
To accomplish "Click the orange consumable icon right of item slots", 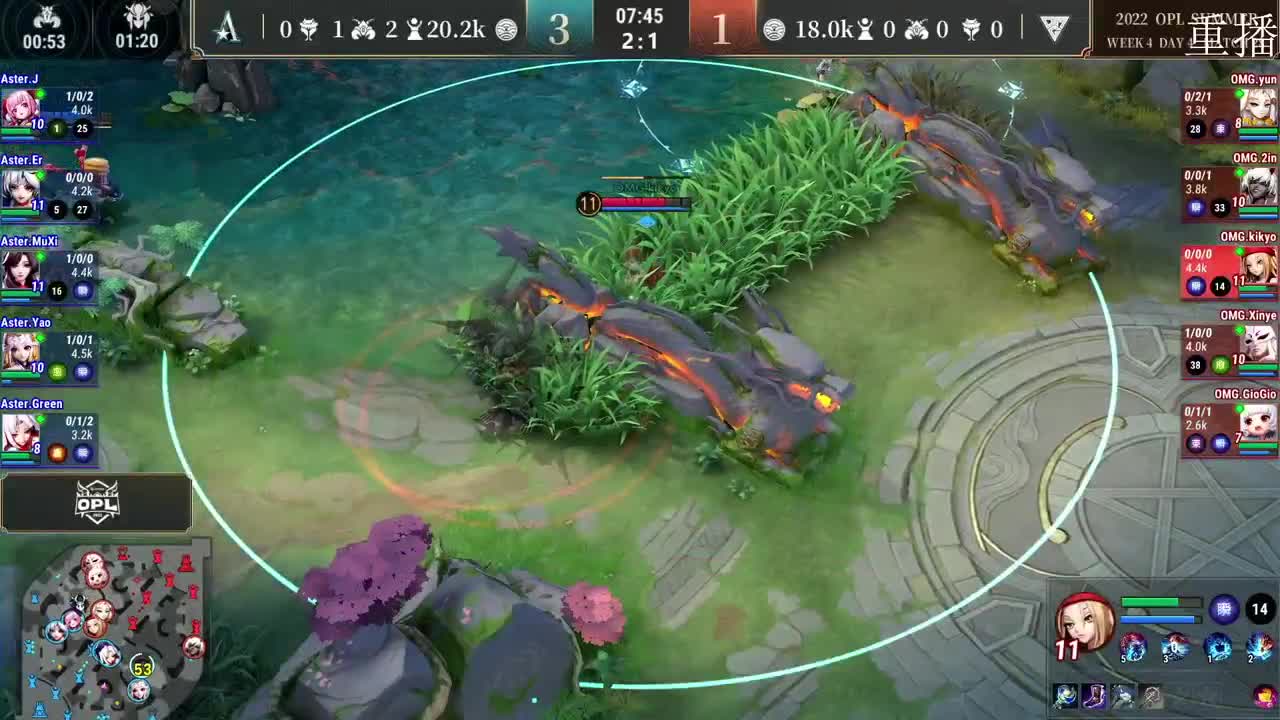I will tap(1262, 696).
